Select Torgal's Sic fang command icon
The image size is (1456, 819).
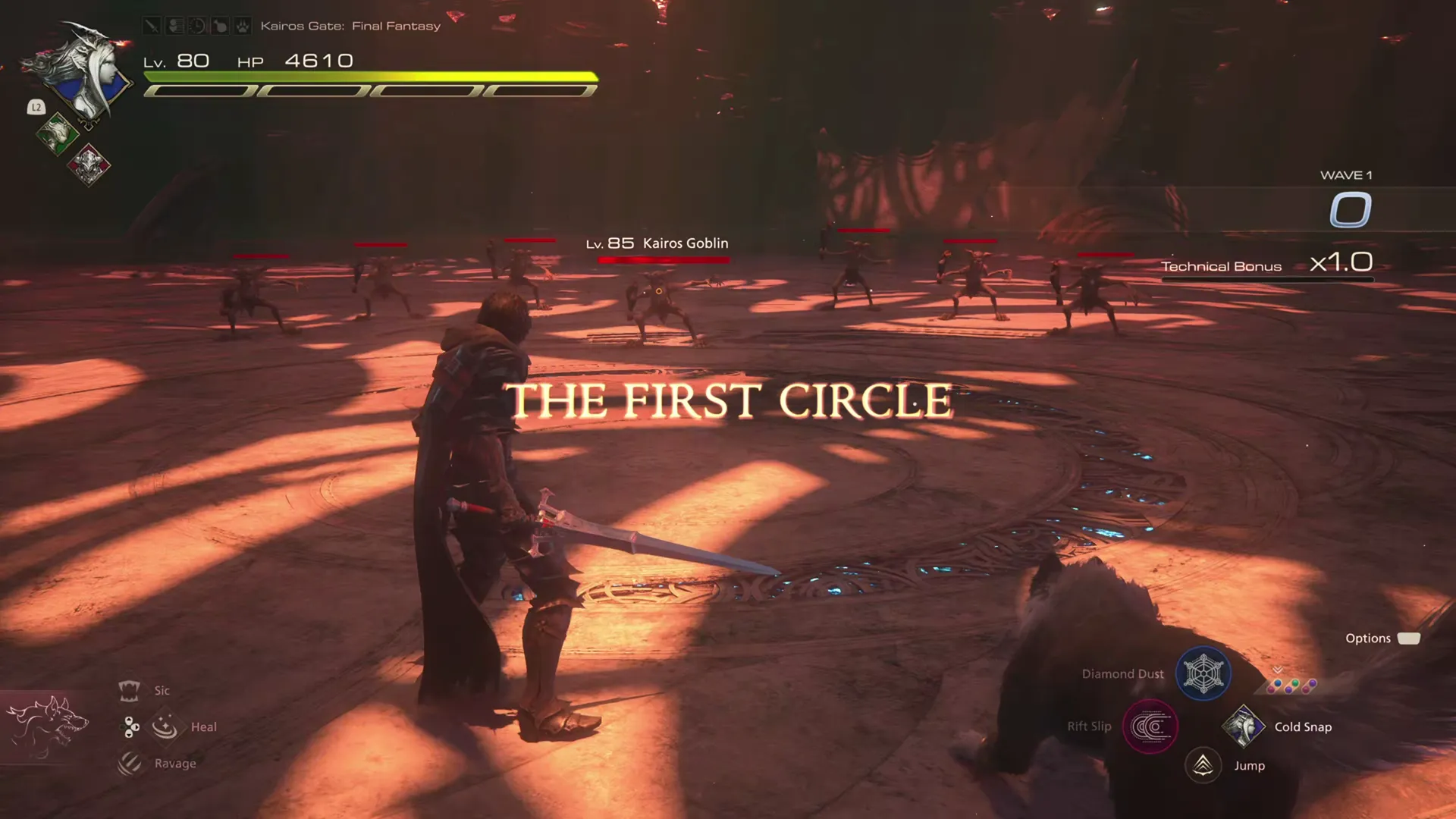point(130,690)
